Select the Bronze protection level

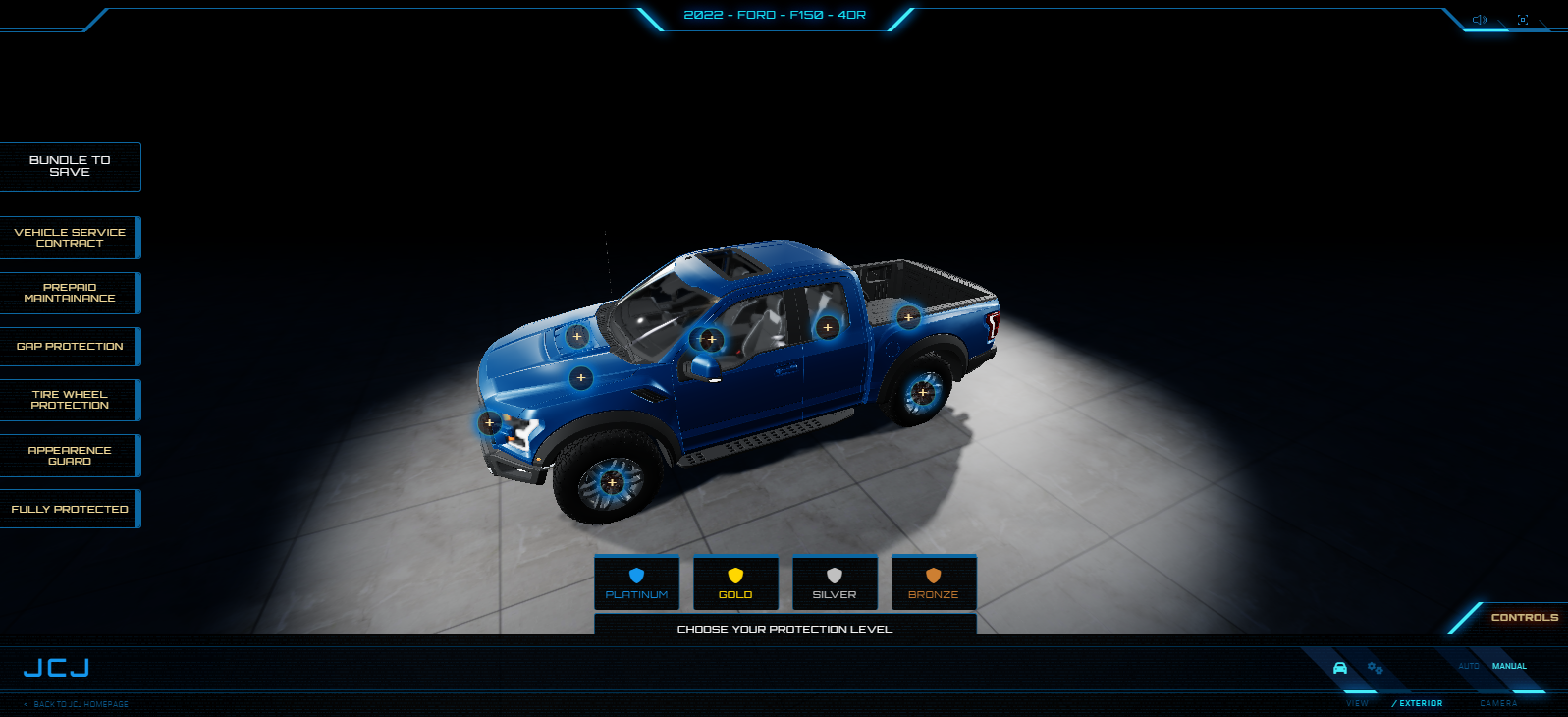pos(933,582)
